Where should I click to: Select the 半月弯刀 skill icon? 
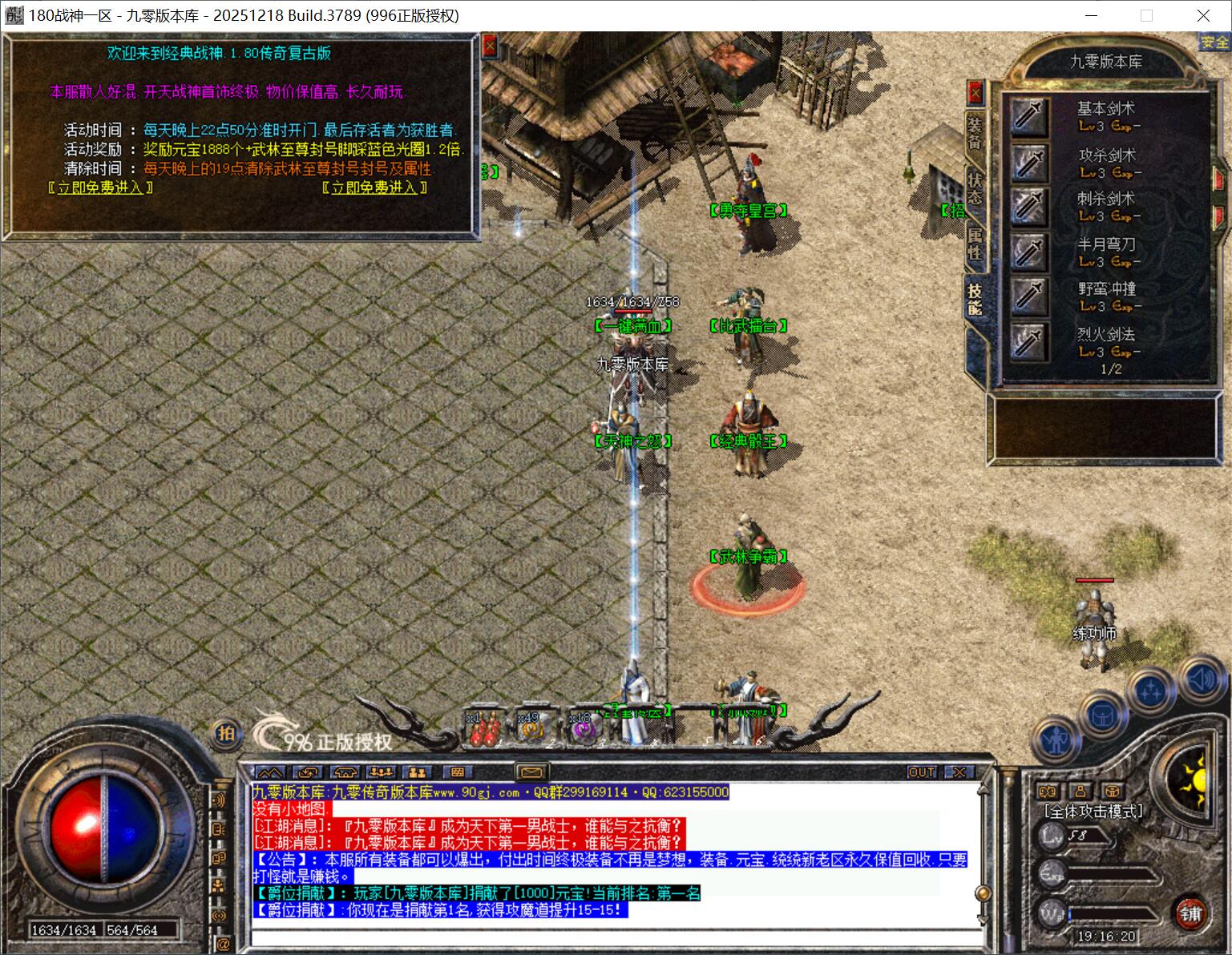point(1028,252)
